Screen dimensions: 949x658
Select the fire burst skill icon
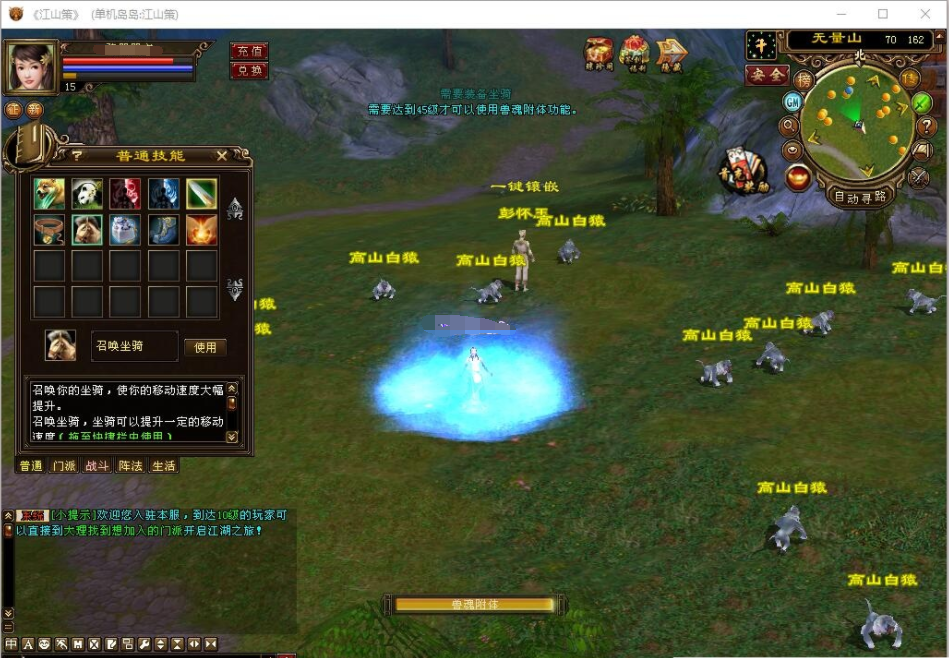201,230
